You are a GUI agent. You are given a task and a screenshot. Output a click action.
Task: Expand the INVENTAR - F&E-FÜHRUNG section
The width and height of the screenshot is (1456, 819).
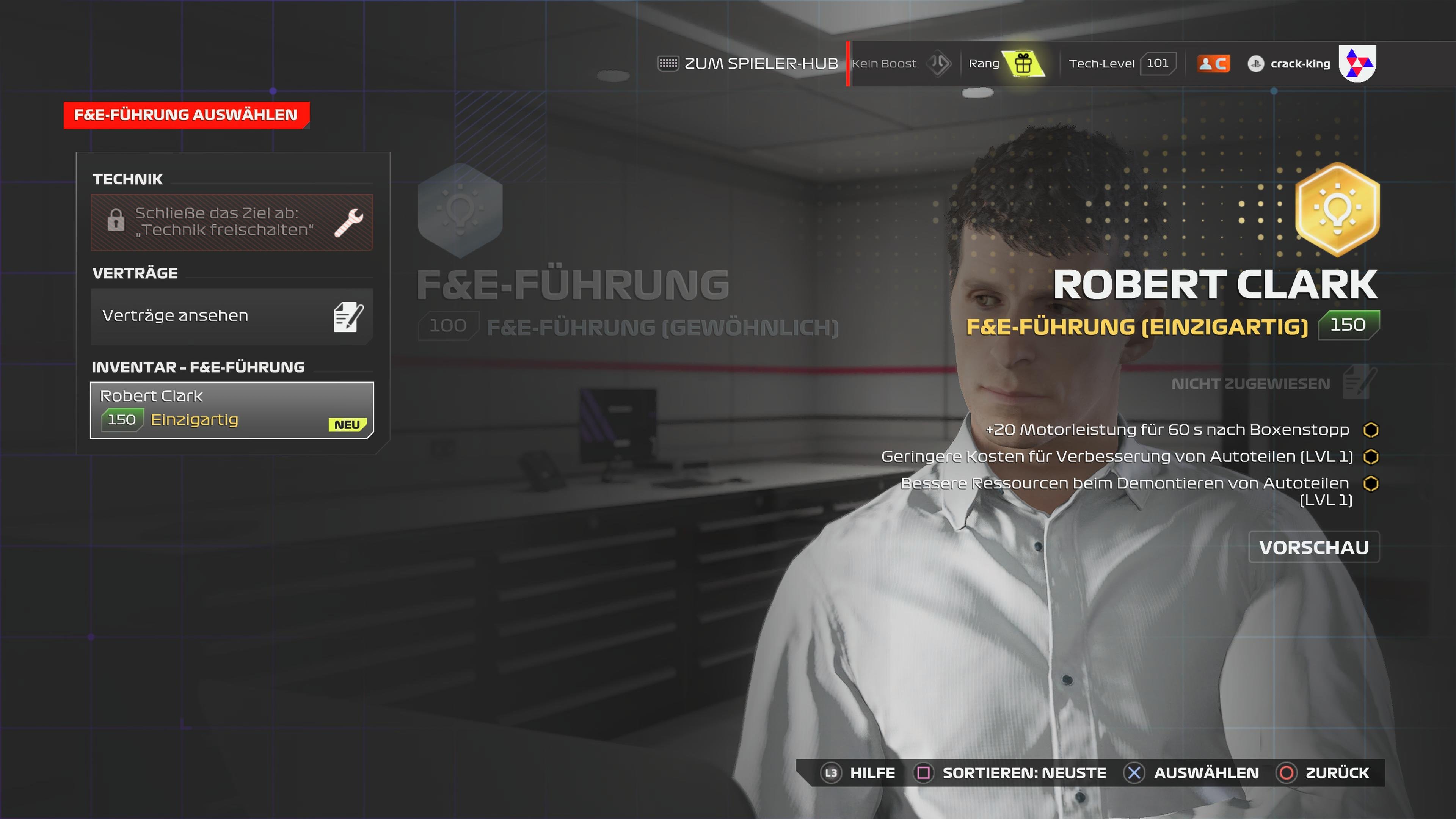(199, 367)
